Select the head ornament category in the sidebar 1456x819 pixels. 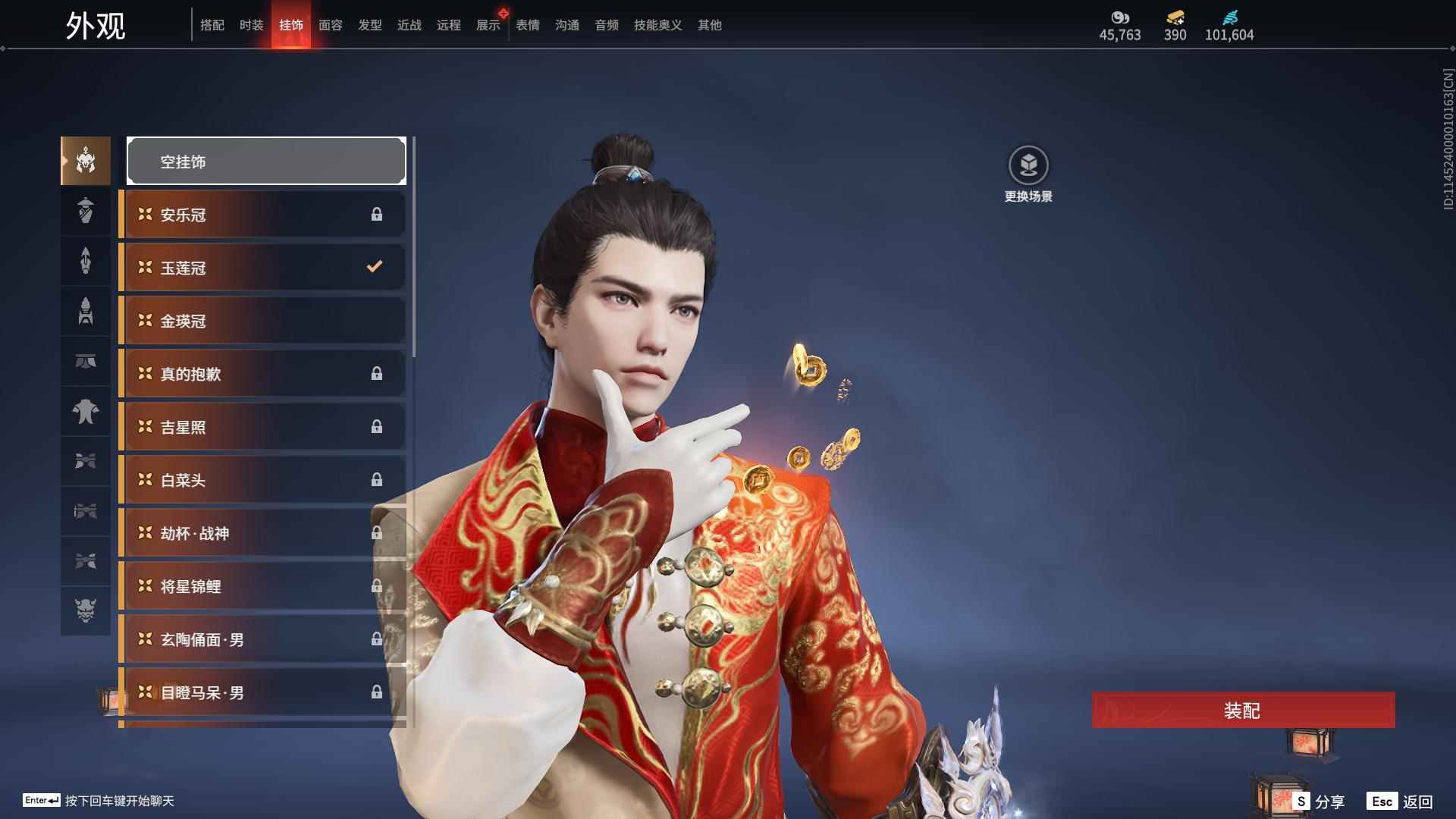point(86,161)
